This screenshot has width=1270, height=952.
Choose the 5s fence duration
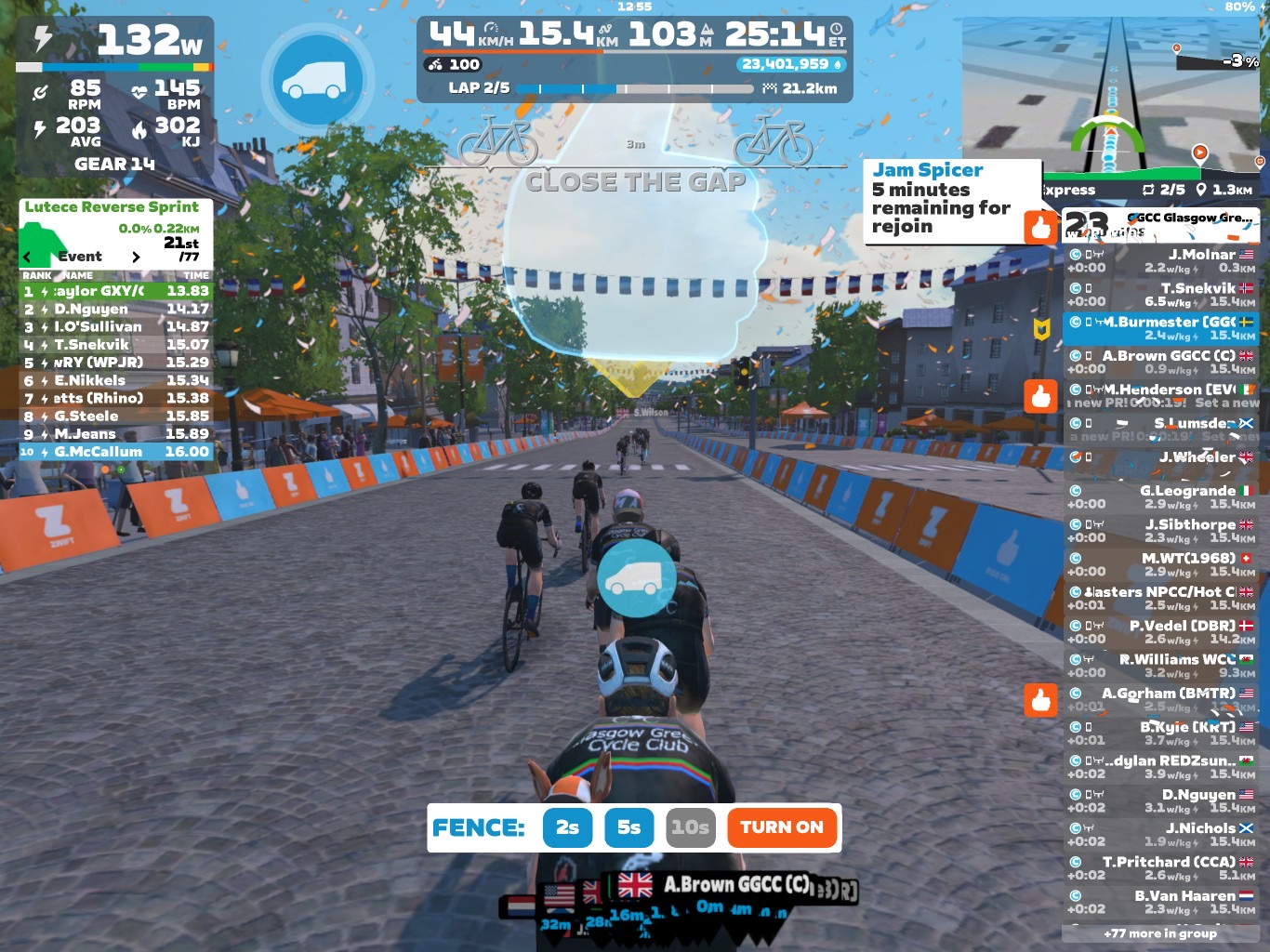click(628, 827)
